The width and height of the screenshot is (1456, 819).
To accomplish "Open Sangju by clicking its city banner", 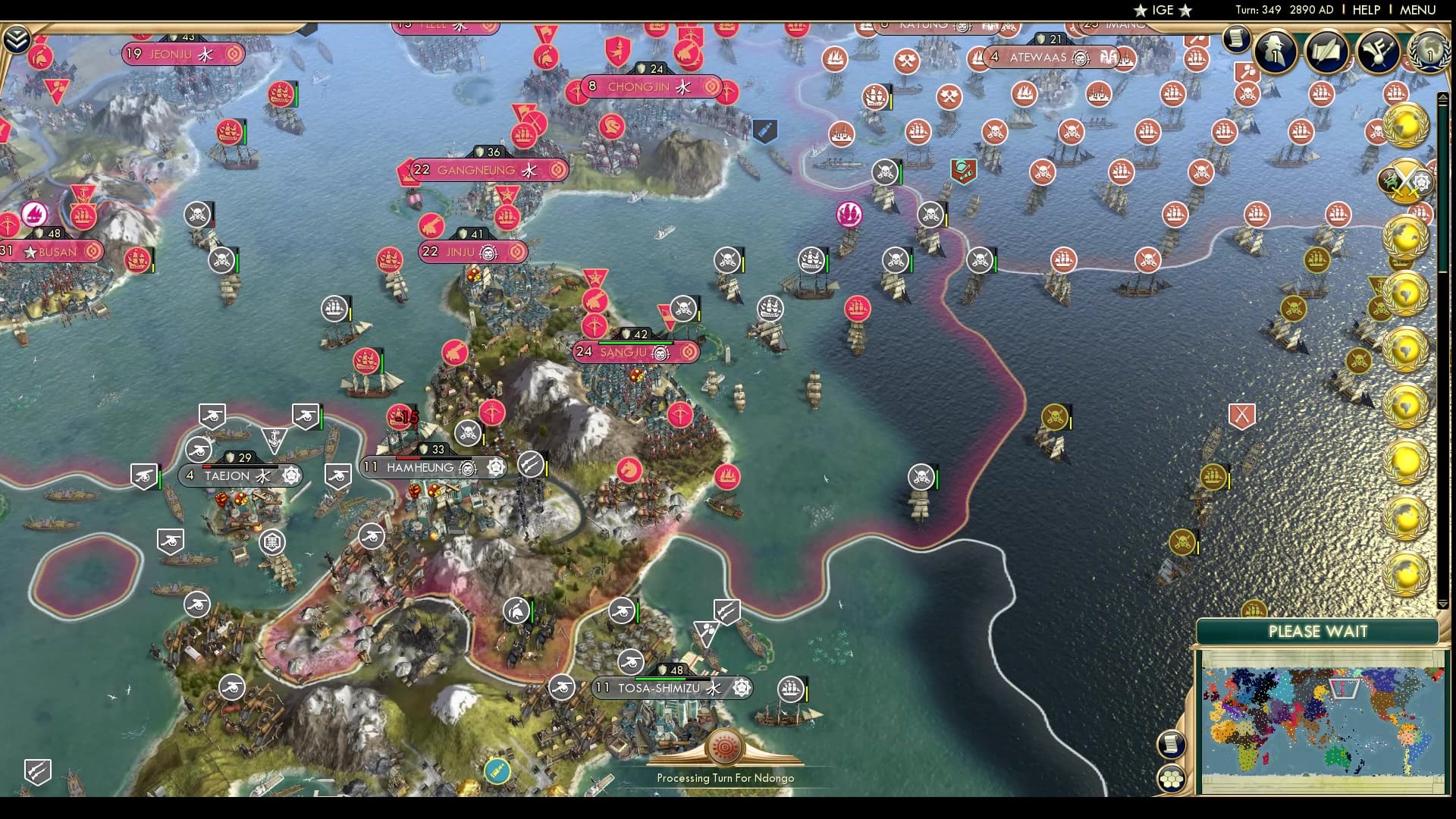I will pyautogui.click(x=637, y=351).
